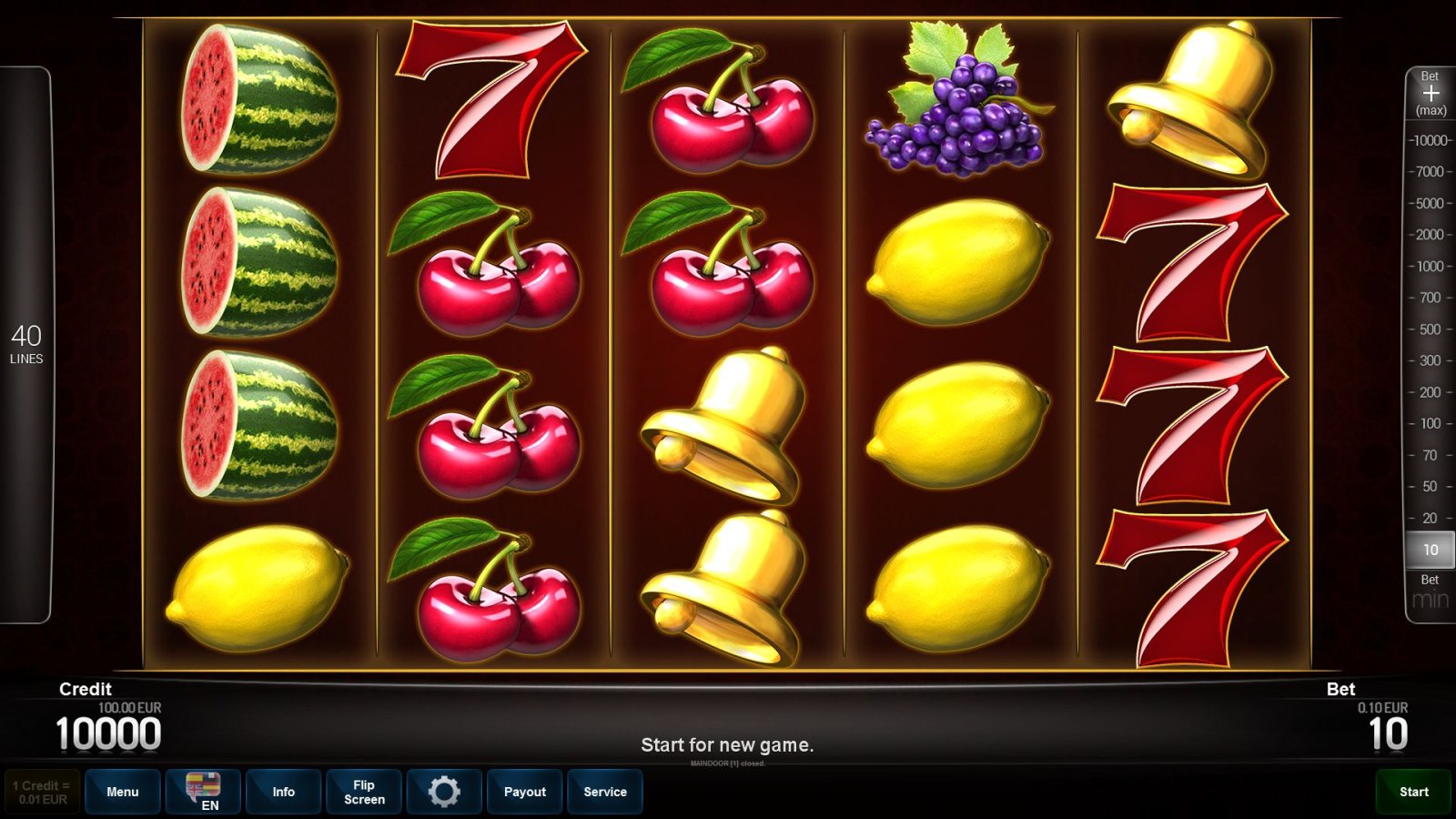Pick the 500 bet level
This screenshot has width=1456, height=819.
click(1431, 329)
